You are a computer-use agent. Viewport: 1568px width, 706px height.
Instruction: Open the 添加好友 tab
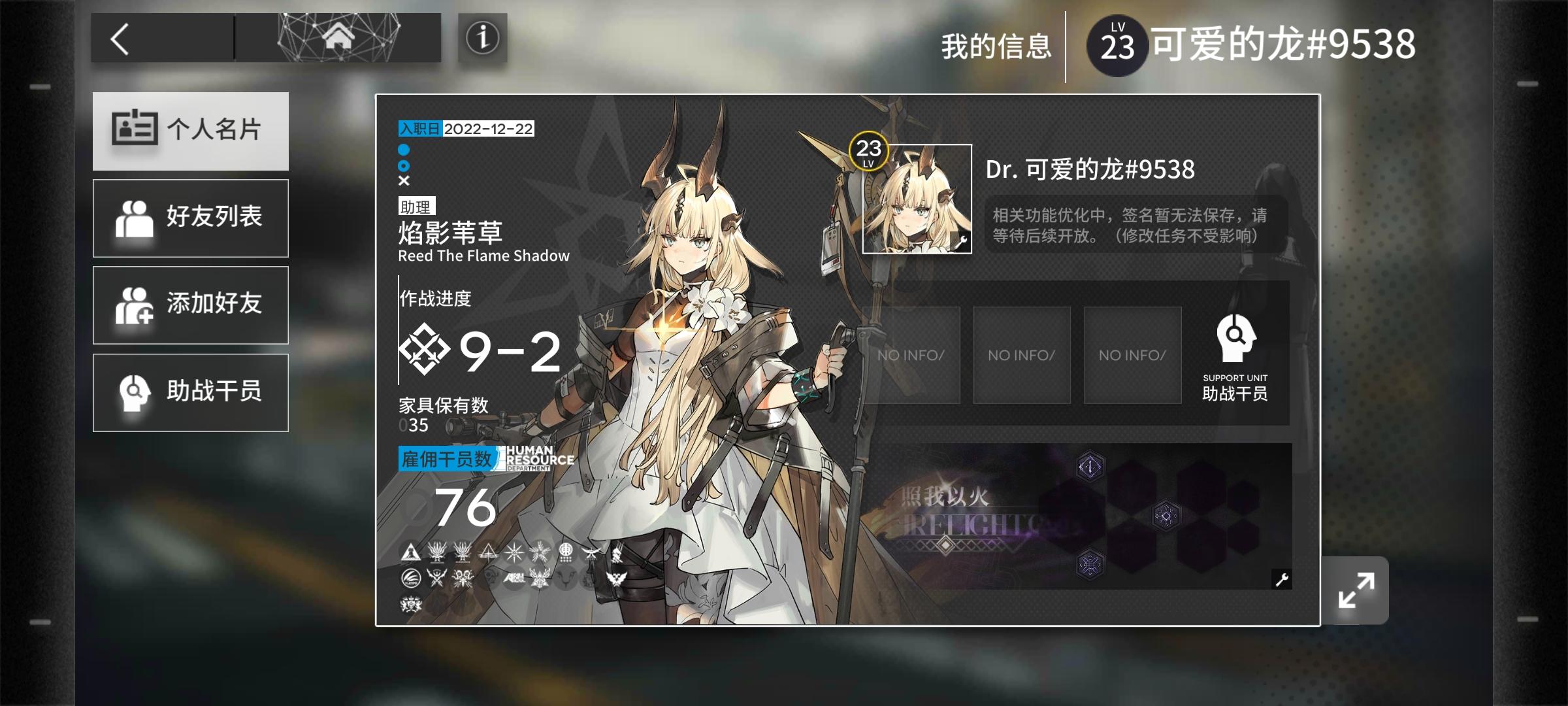point(191,305)
